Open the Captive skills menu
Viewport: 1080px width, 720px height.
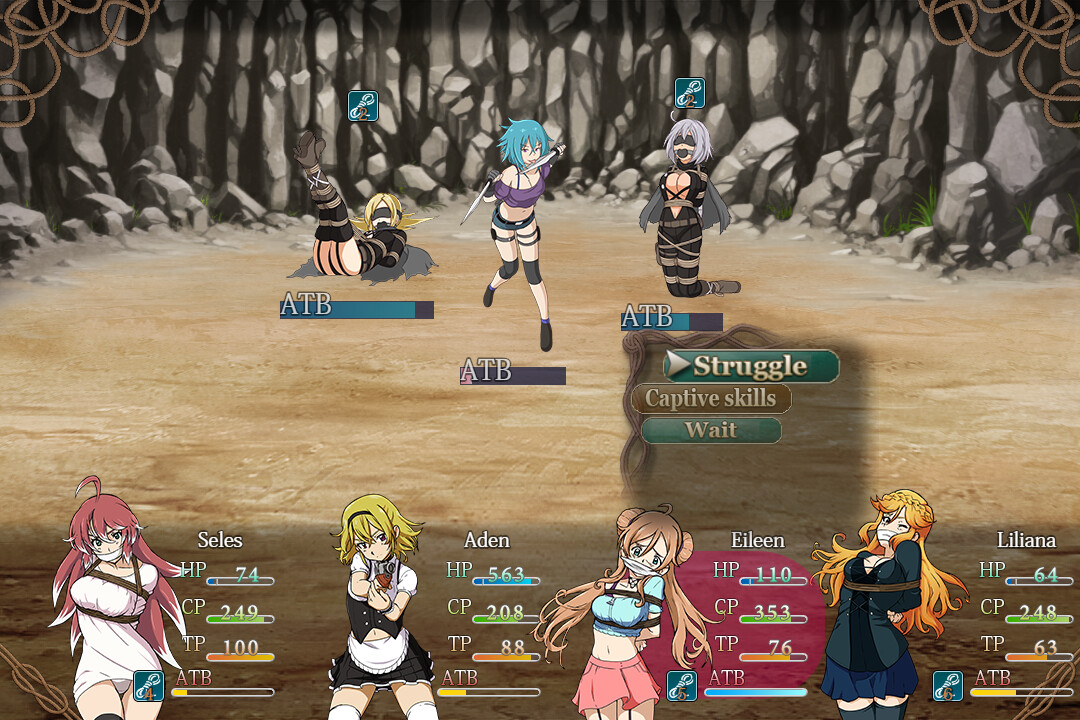click(710, 398)
